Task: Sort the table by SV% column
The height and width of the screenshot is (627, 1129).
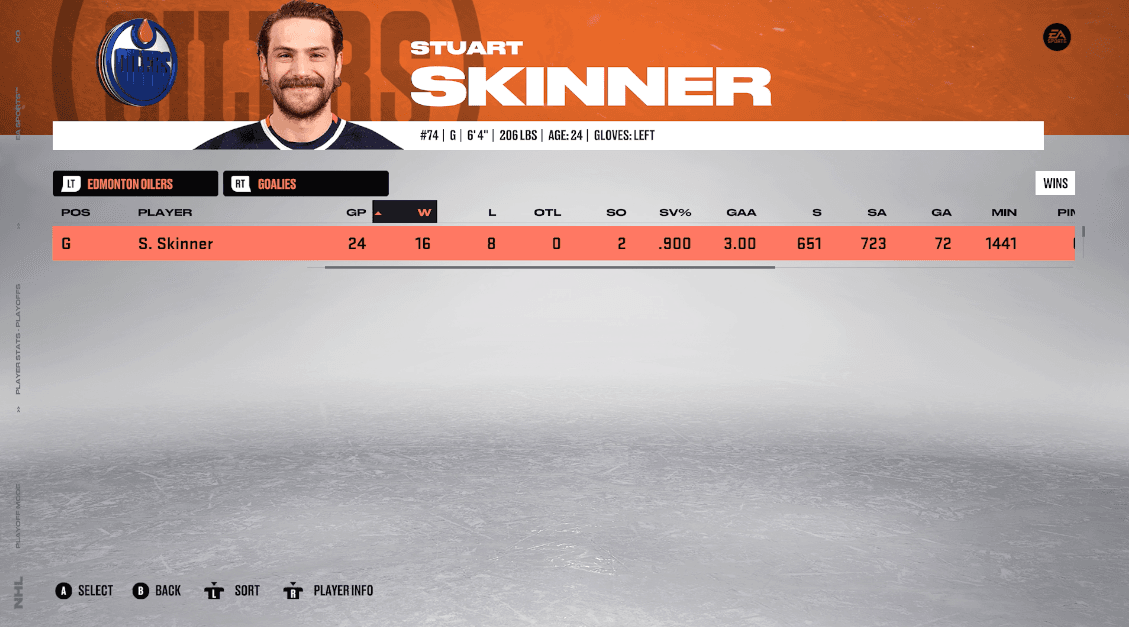Action: point(675,212)
